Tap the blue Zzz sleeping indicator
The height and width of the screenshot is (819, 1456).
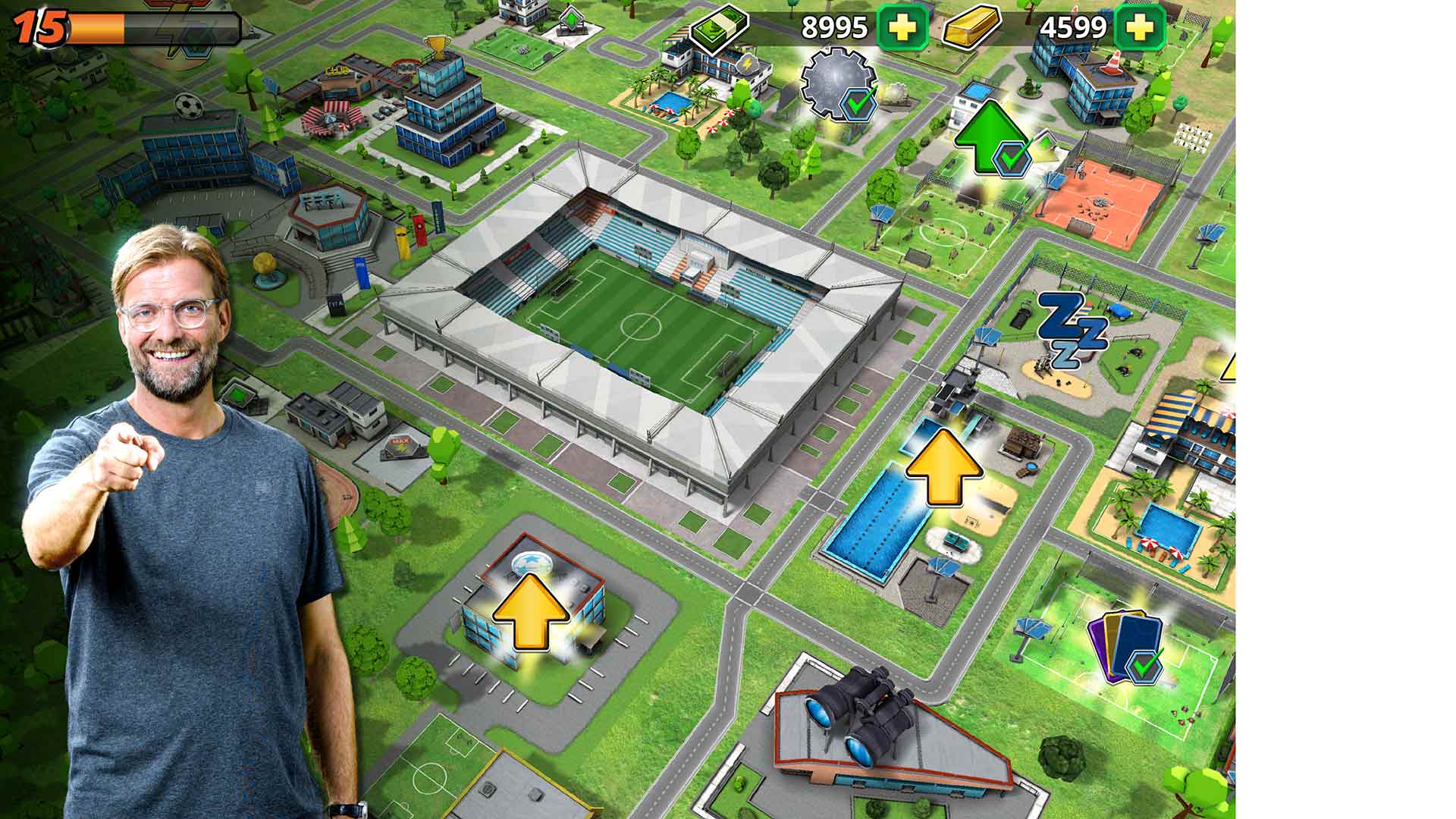click(1071, 331)
